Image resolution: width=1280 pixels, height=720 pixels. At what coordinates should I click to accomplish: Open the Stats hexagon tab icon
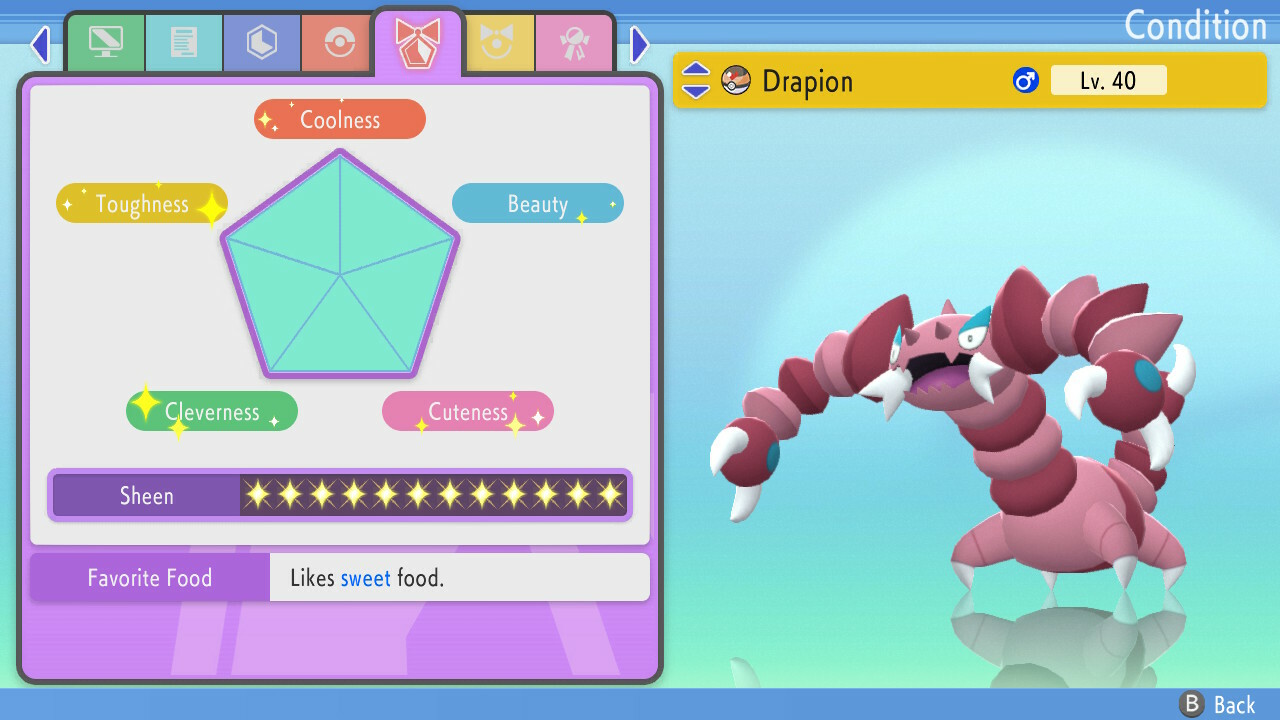pos(261,42)
